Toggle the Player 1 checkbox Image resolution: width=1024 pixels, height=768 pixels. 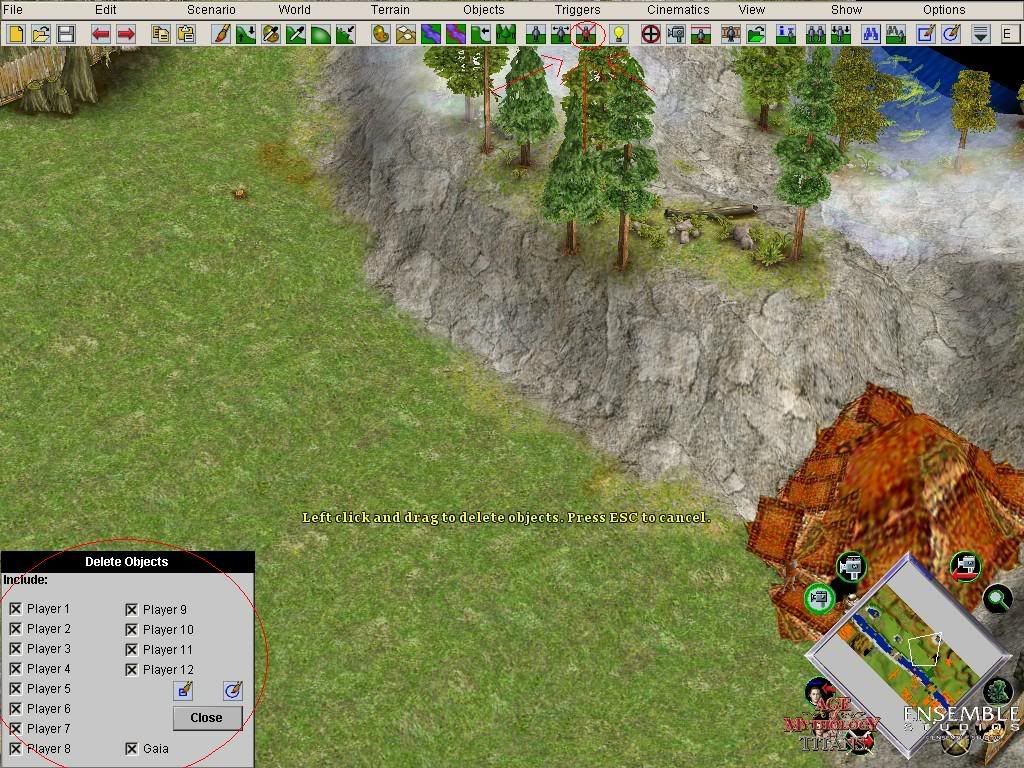click(16, 609)
